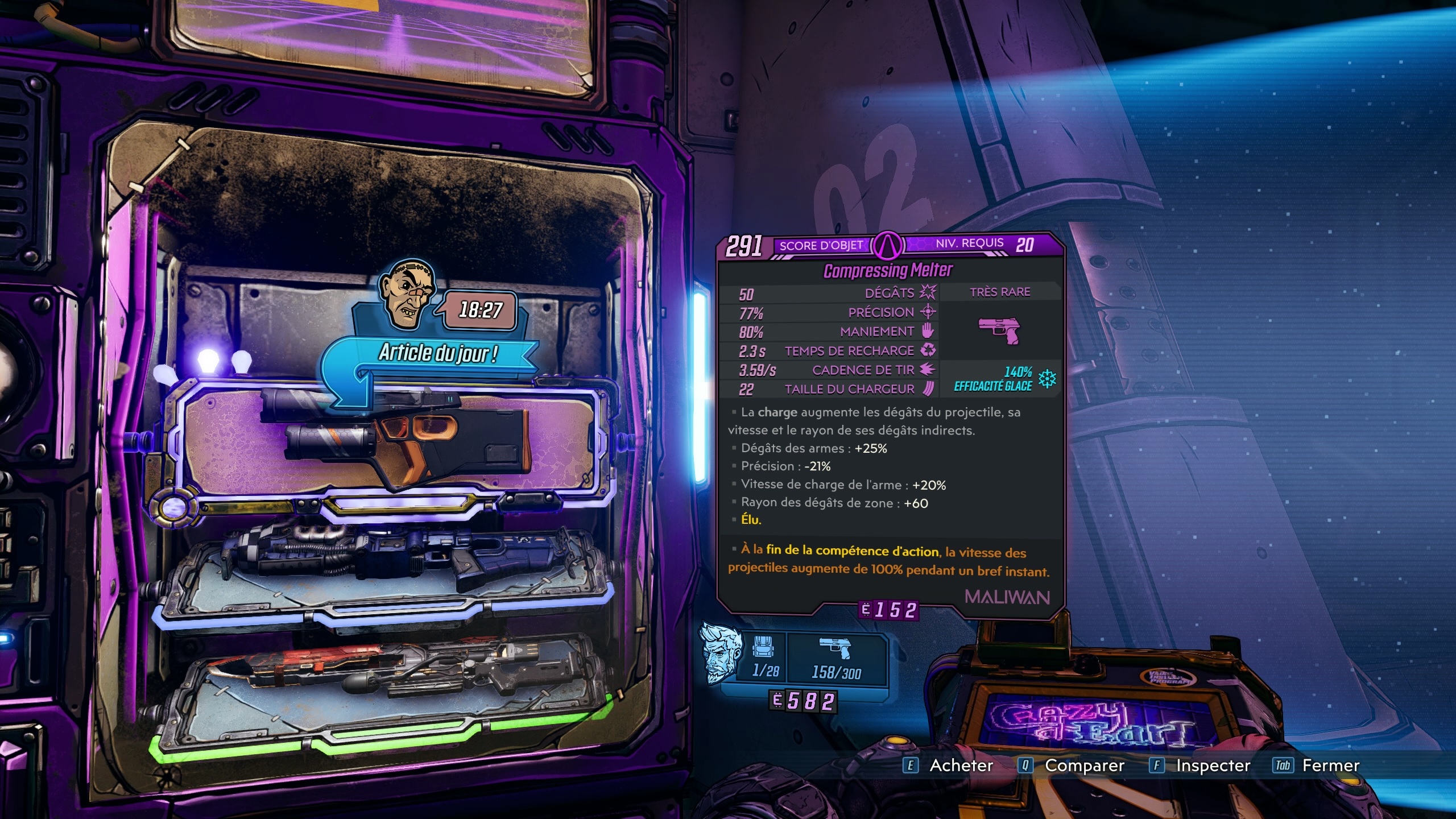This screenshot has height=819, width=1456.
Task: Inspect the weapon with Inspecter
Action: (1201, 766)
